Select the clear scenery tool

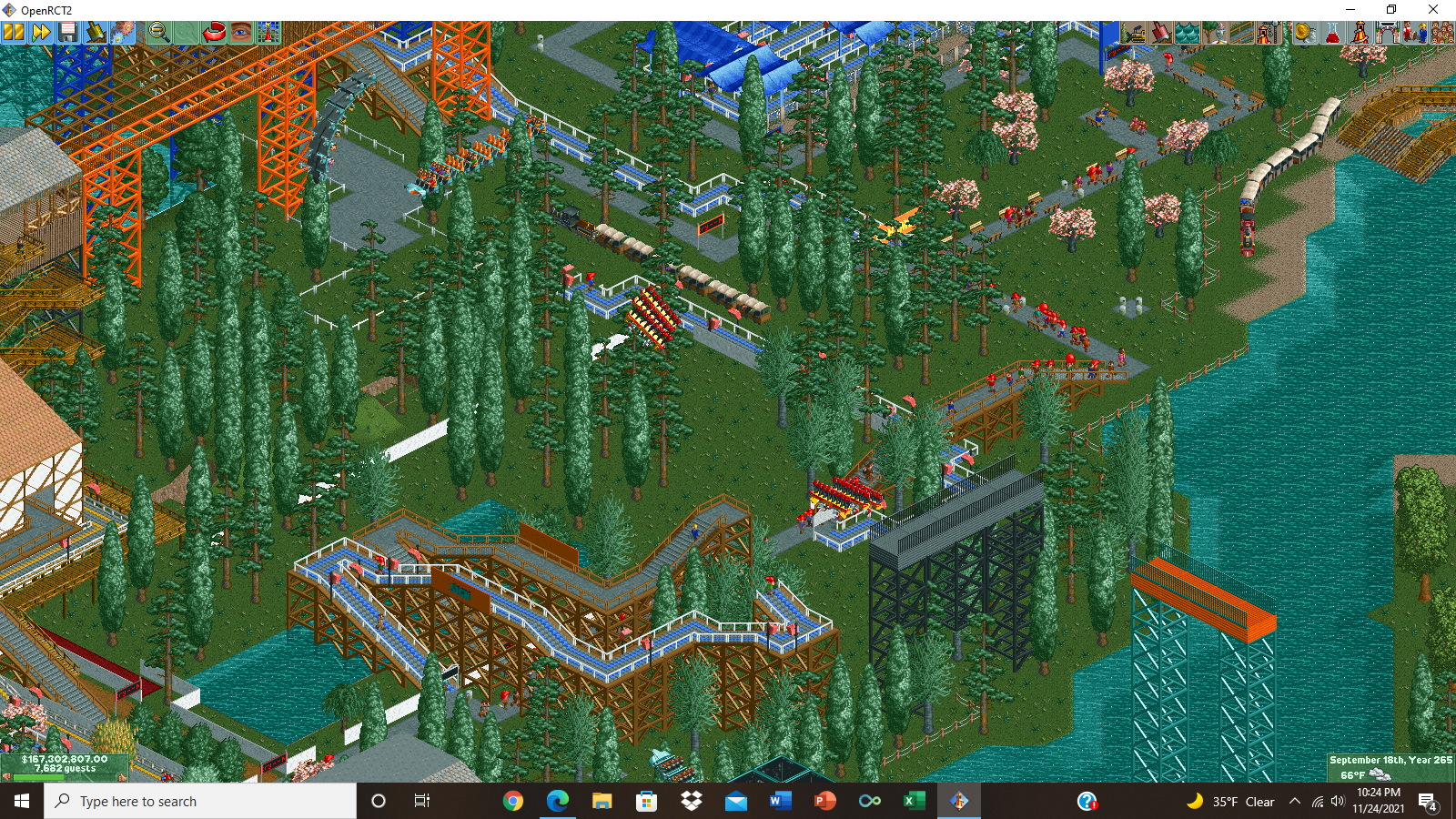tap(1131, 32)
